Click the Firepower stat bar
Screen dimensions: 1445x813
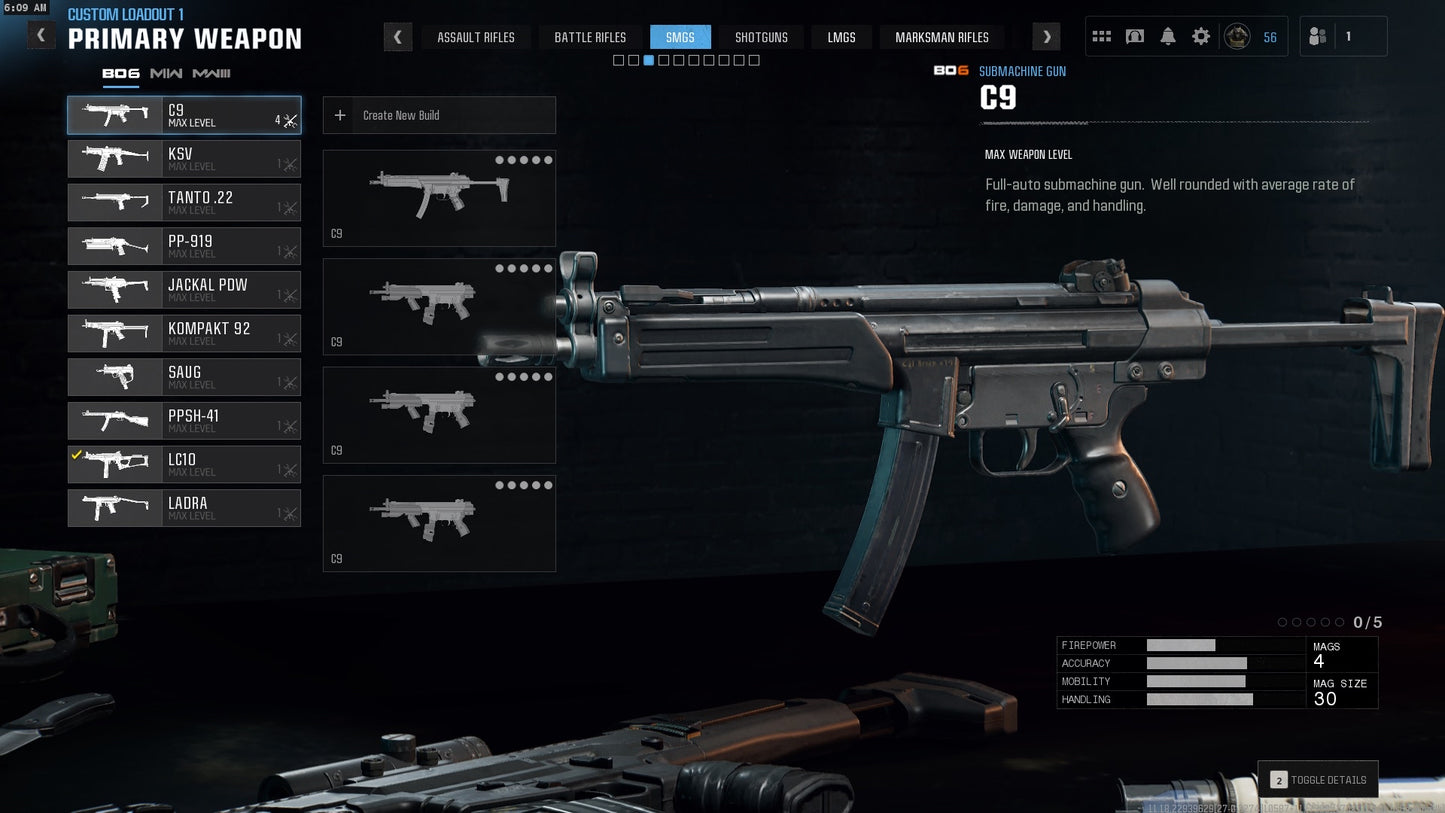point(1180,645)
